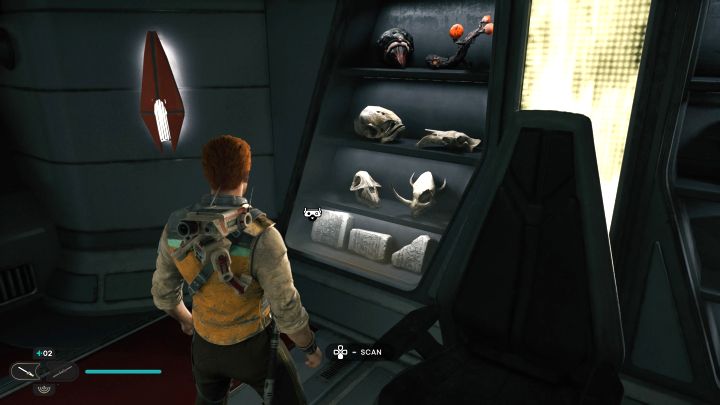Click the fan-shaped icon below the stance slots
The width and height of the screenshot is (720, 405).
click(x=44, y=389)
